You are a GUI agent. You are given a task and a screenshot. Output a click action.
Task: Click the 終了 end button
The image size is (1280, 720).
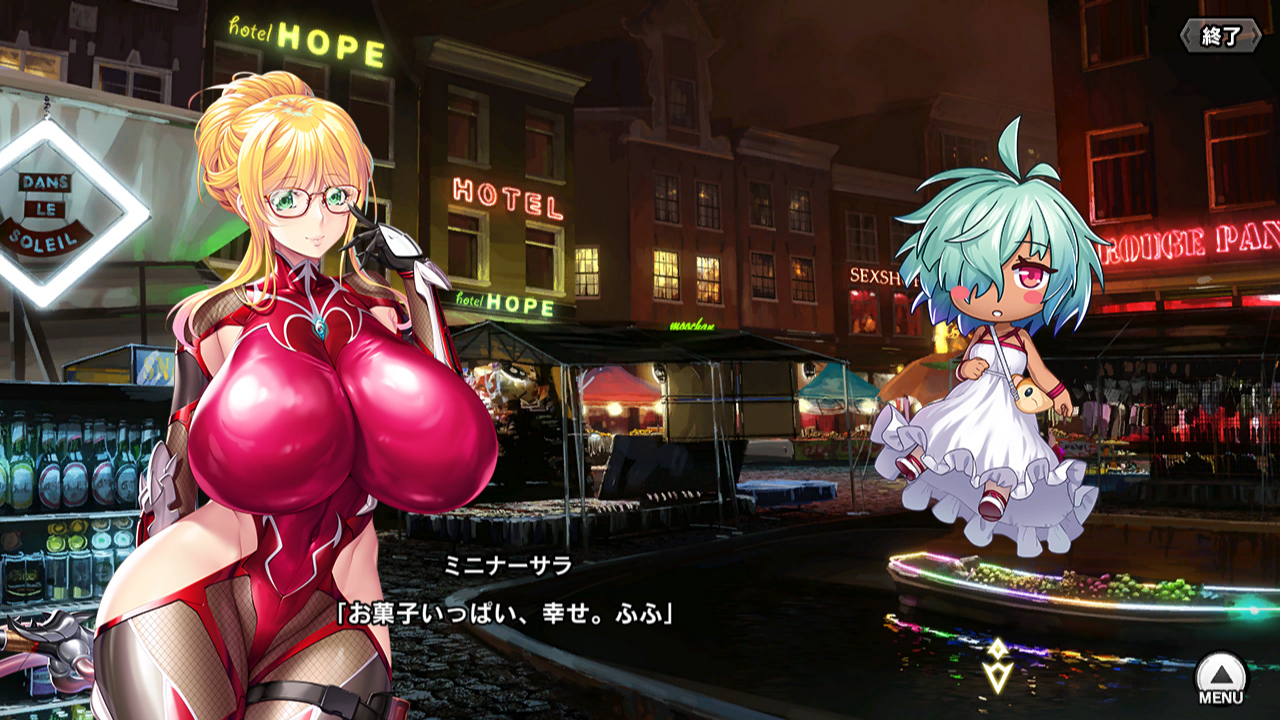(1220, 36)
